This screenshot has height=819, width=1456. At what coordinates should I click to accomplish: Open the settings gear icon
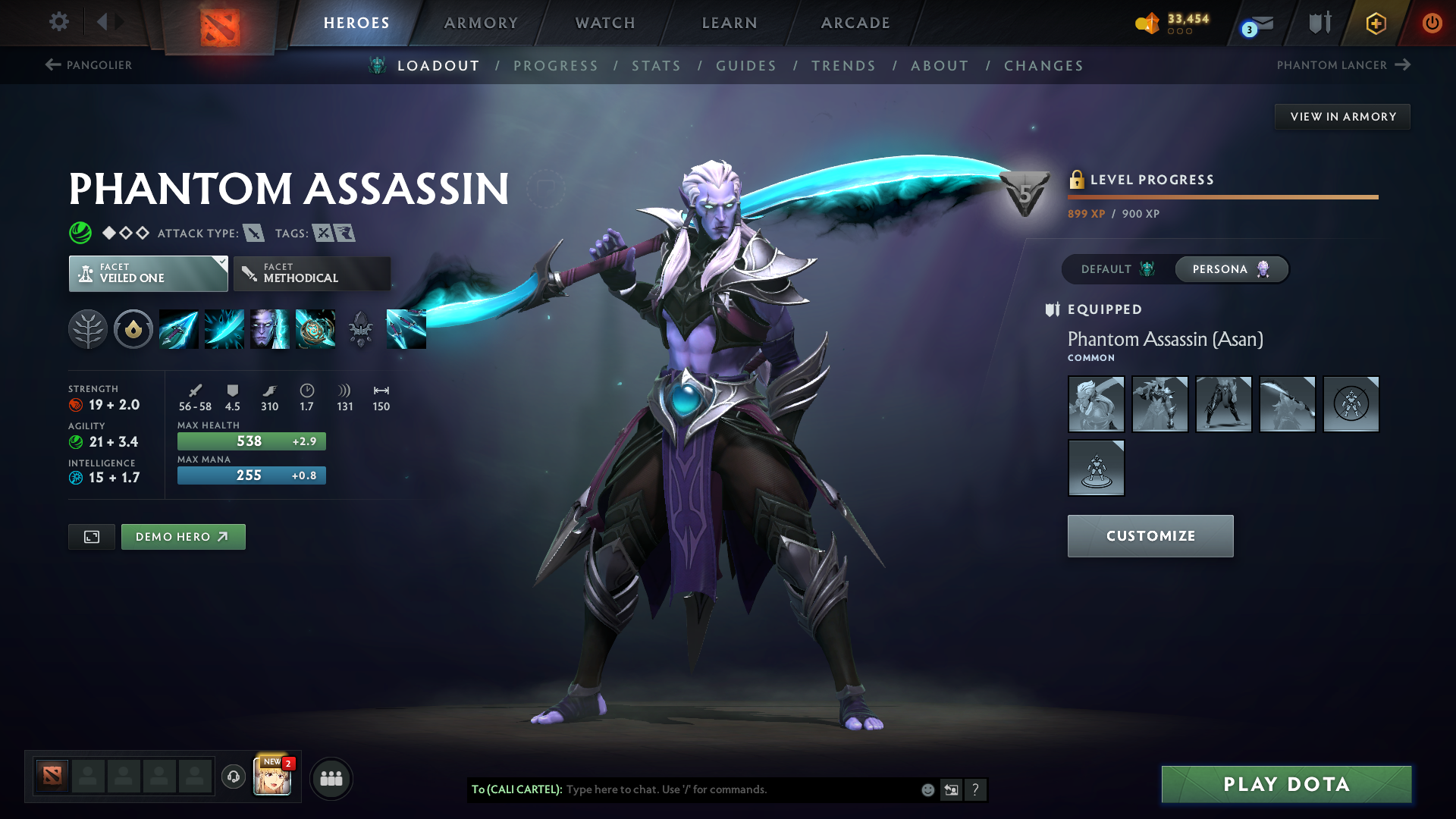(x=59, y=21)
